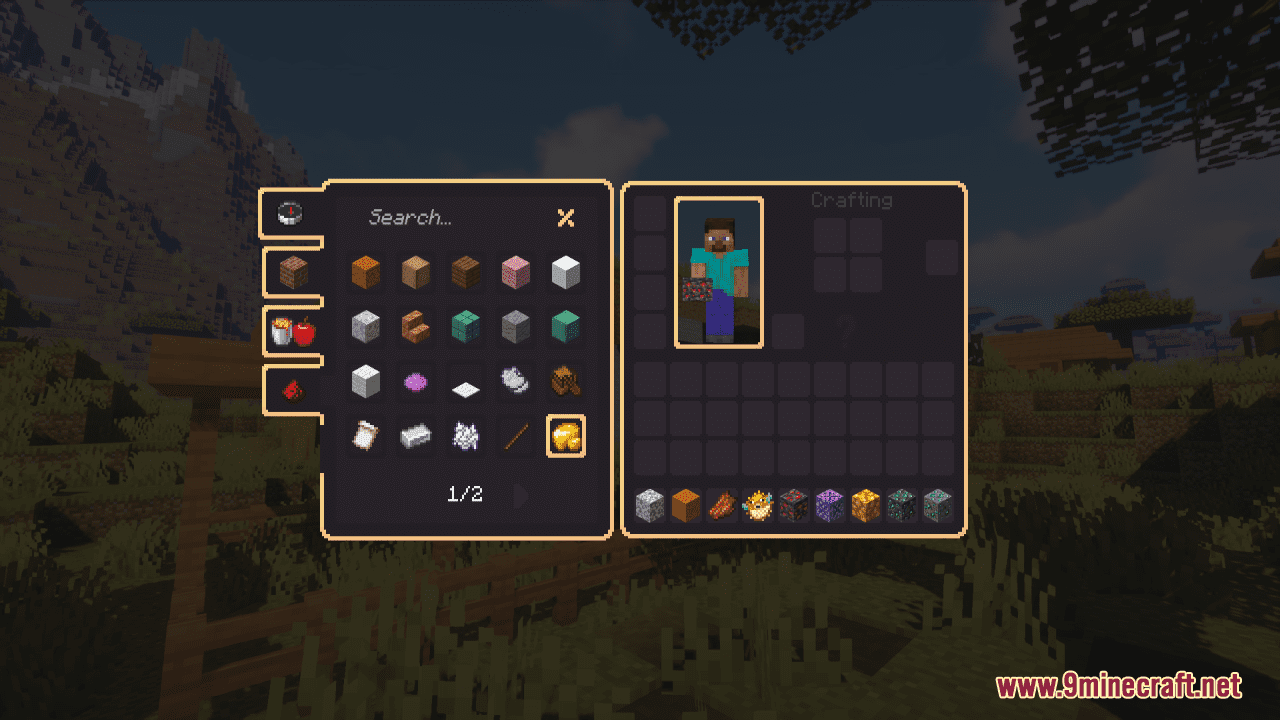Pick the yellow gold block in hotbar
The width and height of the screenshot is (1280, 720).
coord(866,506)
